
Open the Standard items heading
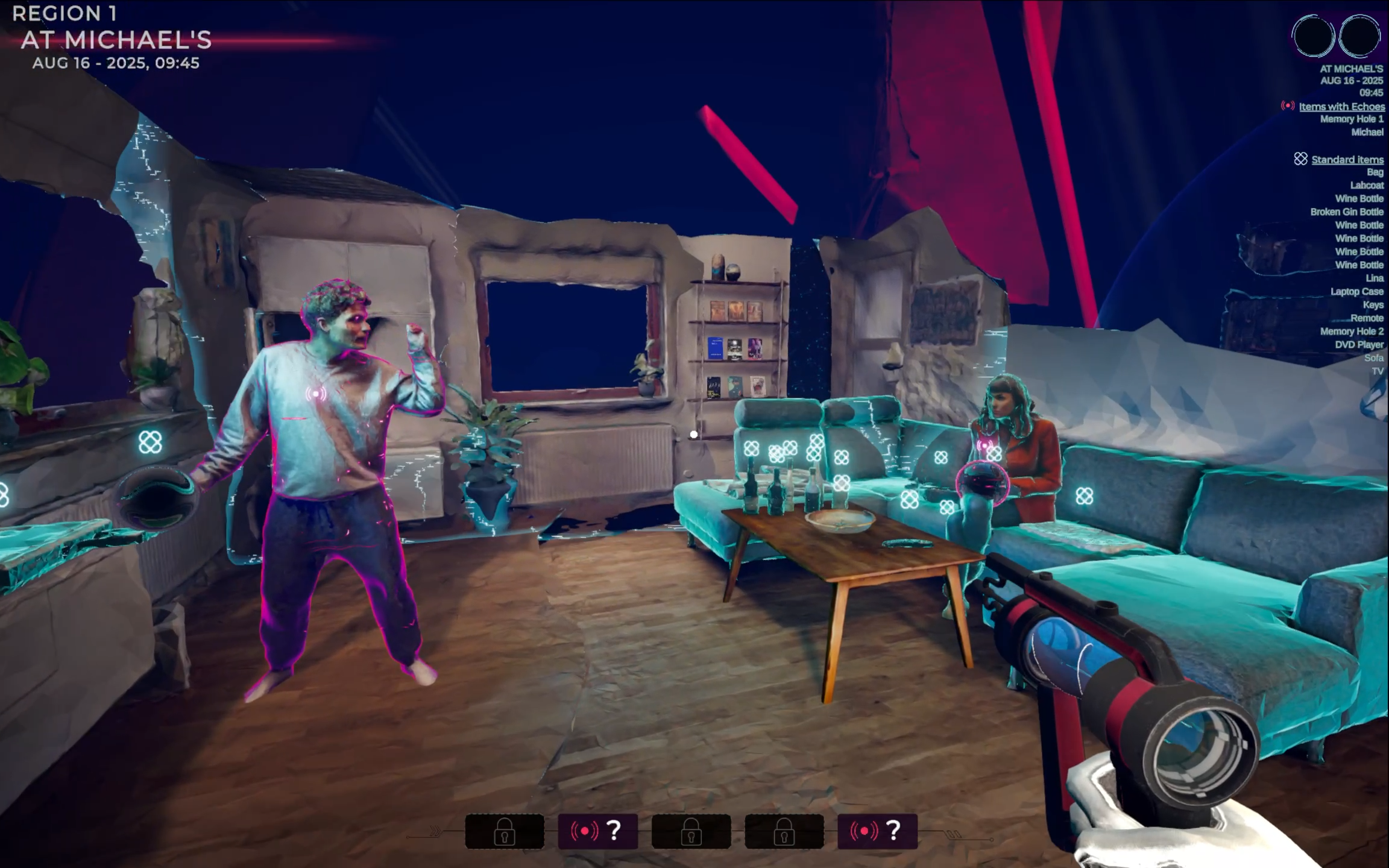[1347, 160]
